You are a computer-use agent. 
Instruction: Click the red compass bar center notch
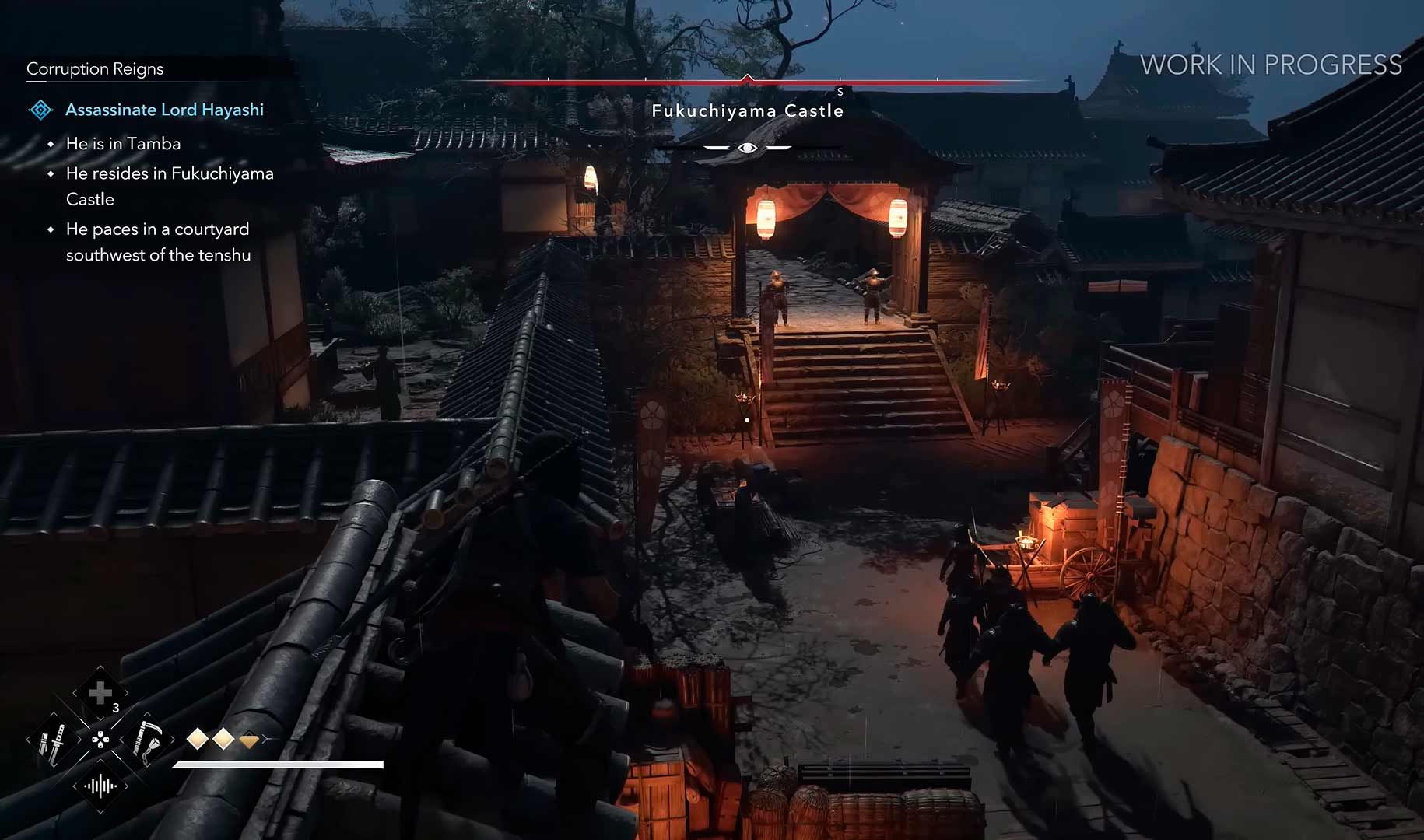[748, 79]
